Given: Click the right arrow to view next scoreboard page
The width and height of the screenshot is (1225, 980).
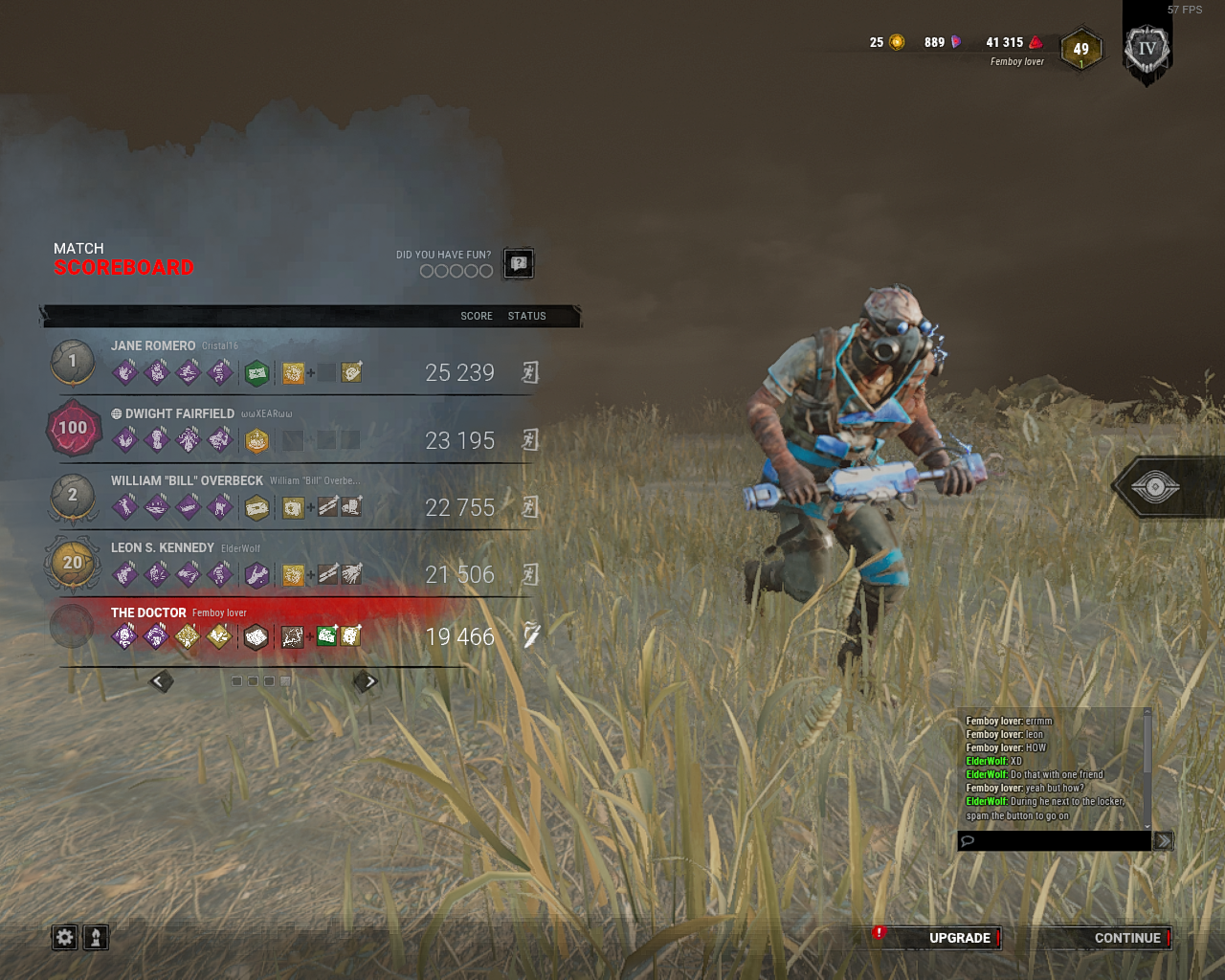Looking at the screenshot, I should 368,680.
